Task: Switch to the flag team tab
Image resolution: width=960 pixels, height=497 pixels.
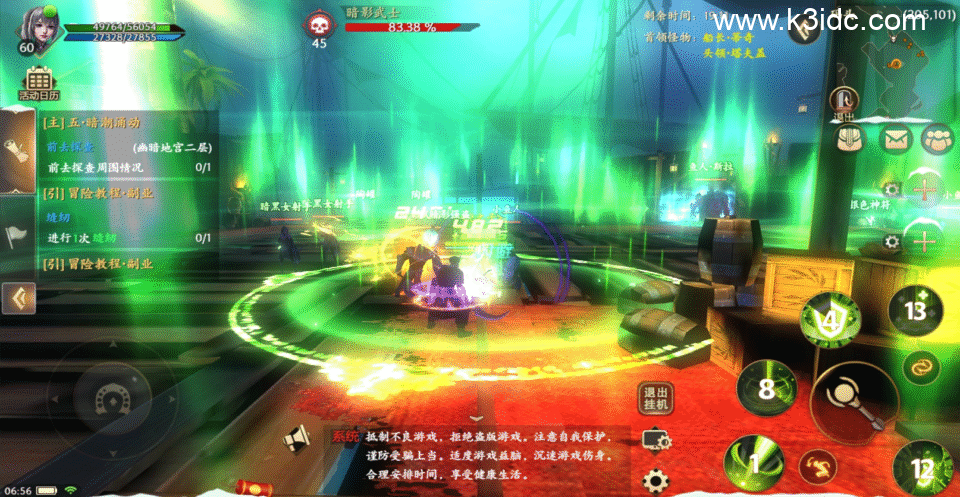Action: point(19,236)
